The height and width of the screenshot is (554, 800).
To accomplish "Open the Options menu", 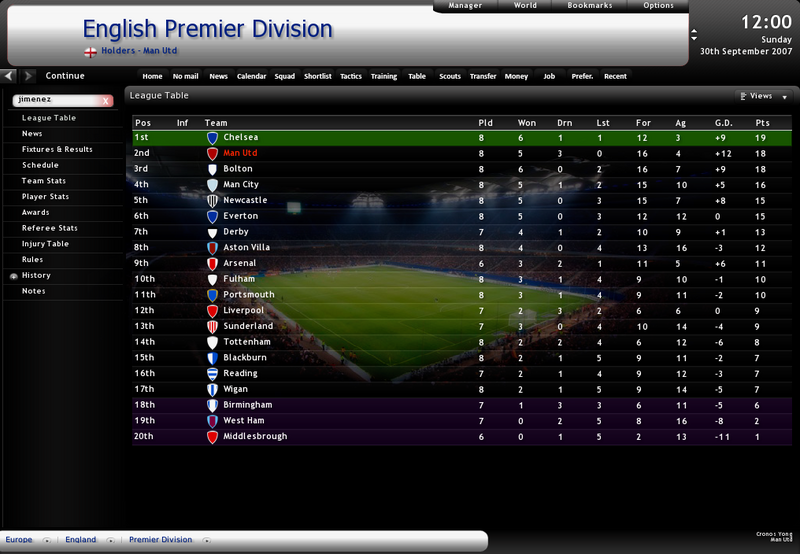I will 658,6.
